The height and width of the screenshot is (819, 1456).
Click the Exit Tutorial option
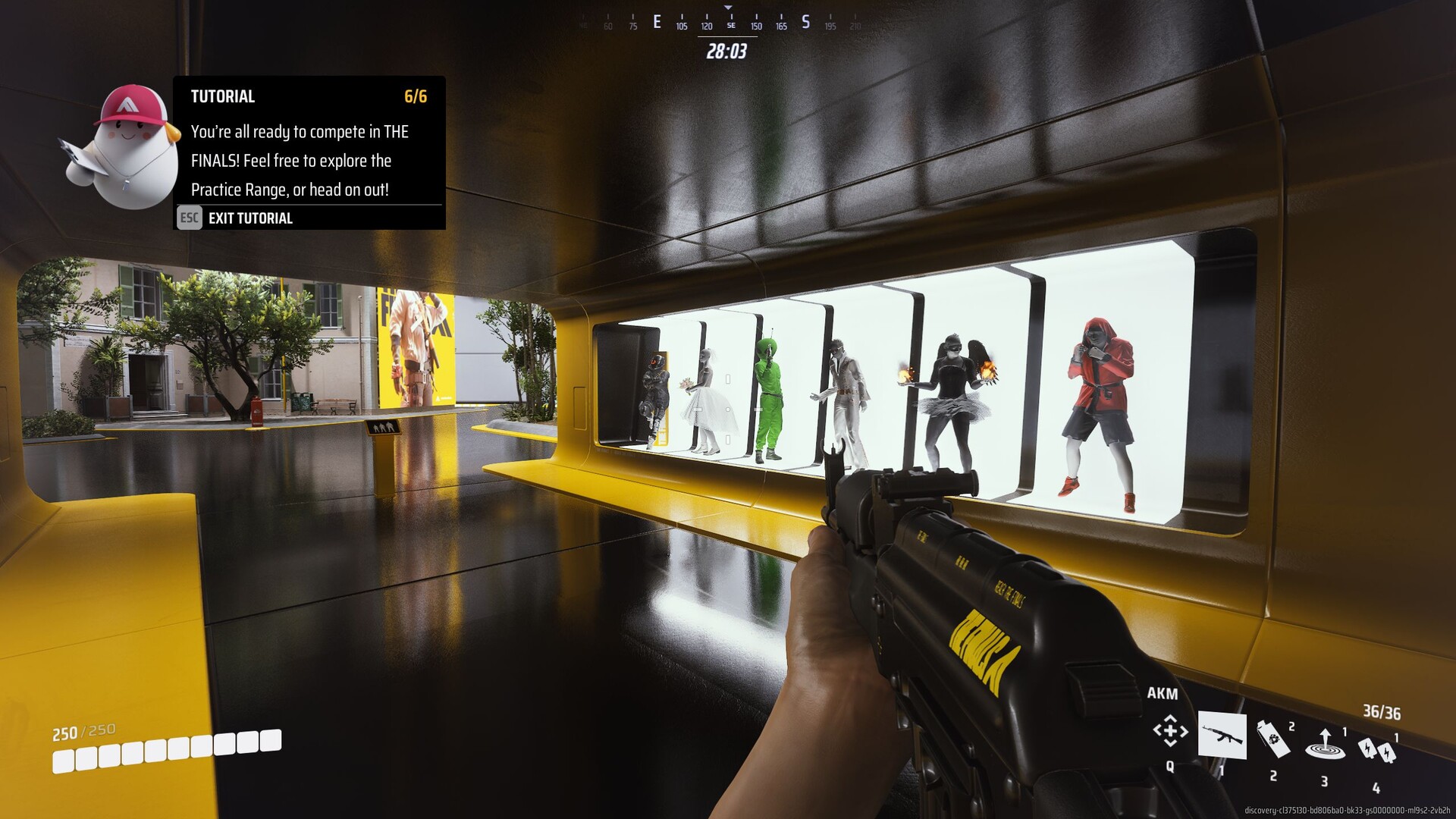click(x=249, y=218)
